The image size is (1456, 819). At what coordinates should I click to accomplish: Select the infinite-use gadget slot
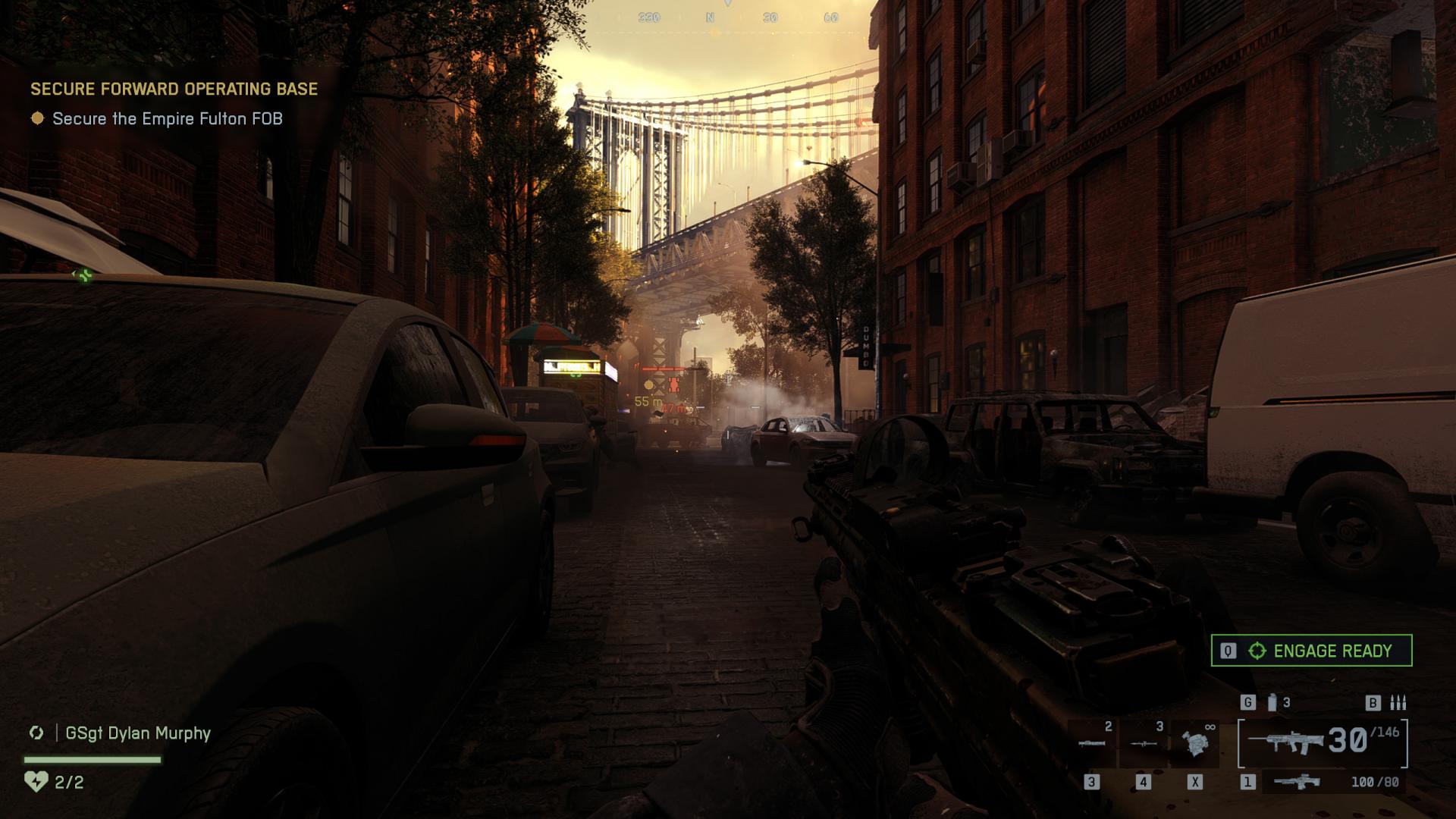[1195, 743]
